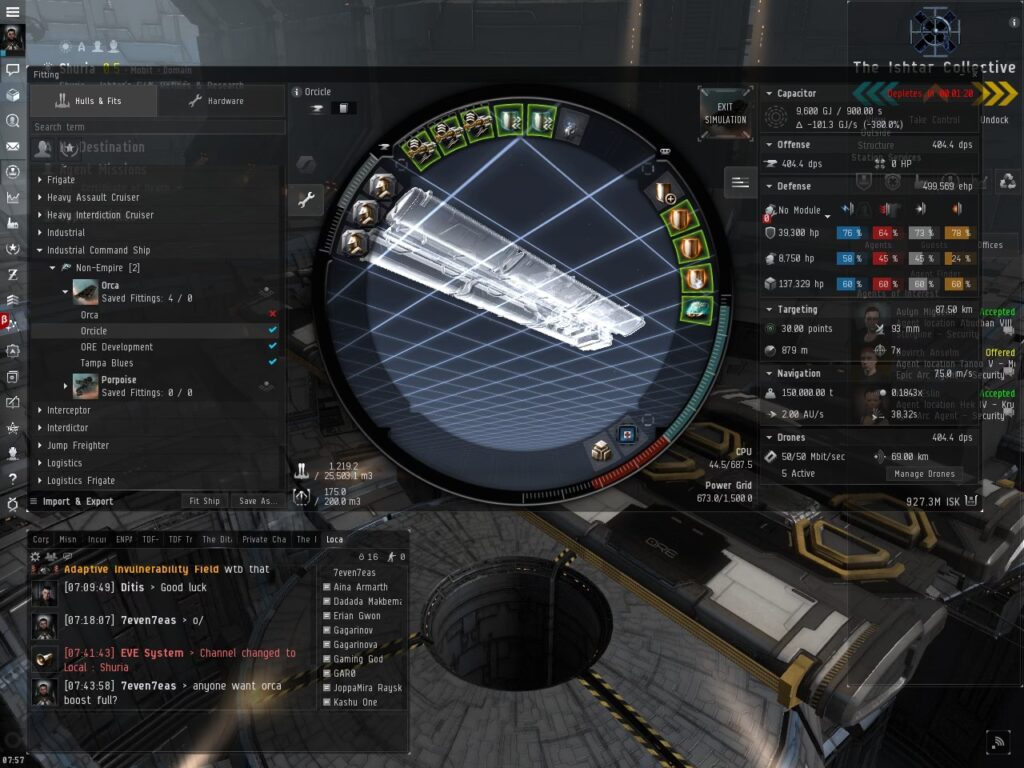Click the Fit Ship button
1024x768 pixels.
(x=204, y=501)
